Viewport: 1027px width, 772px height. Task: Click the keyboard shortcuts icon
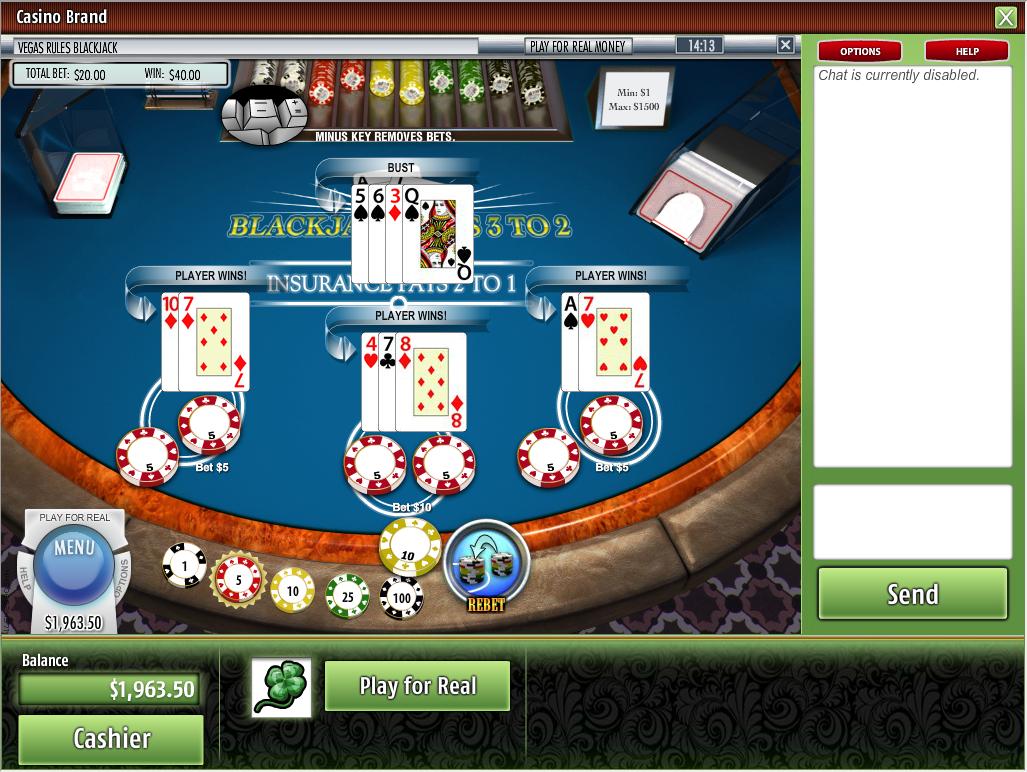(x=265, y=113)
